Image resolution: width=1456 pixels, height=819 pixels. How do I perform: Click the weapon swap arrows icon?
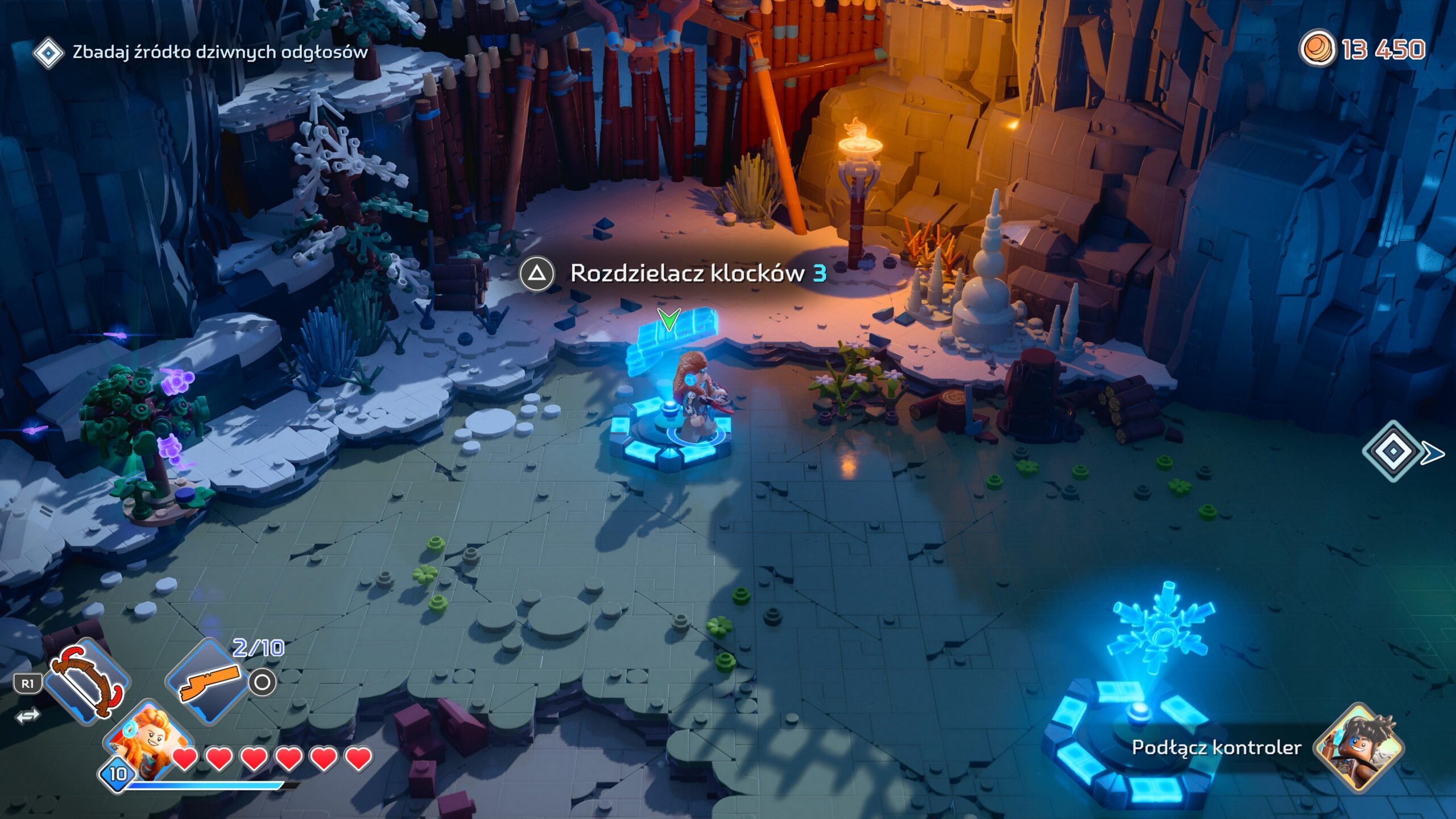pos(28,716)
